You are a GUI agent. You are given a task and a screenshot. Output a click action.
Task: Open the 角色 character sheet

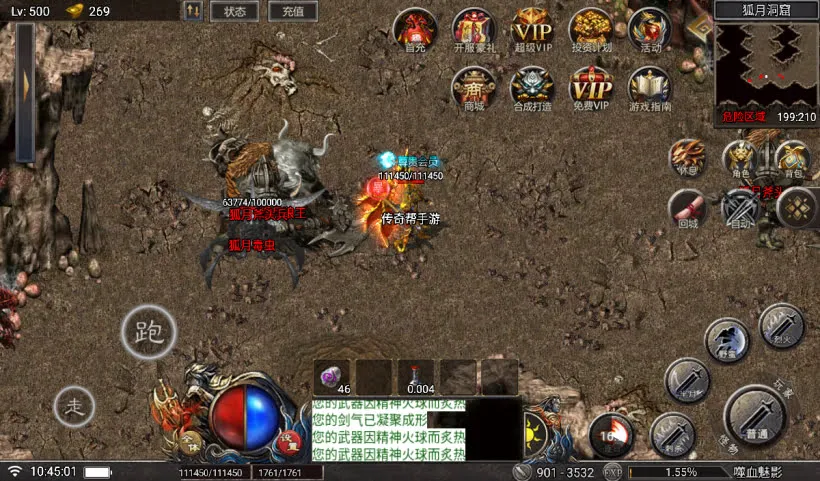point(741,159)
